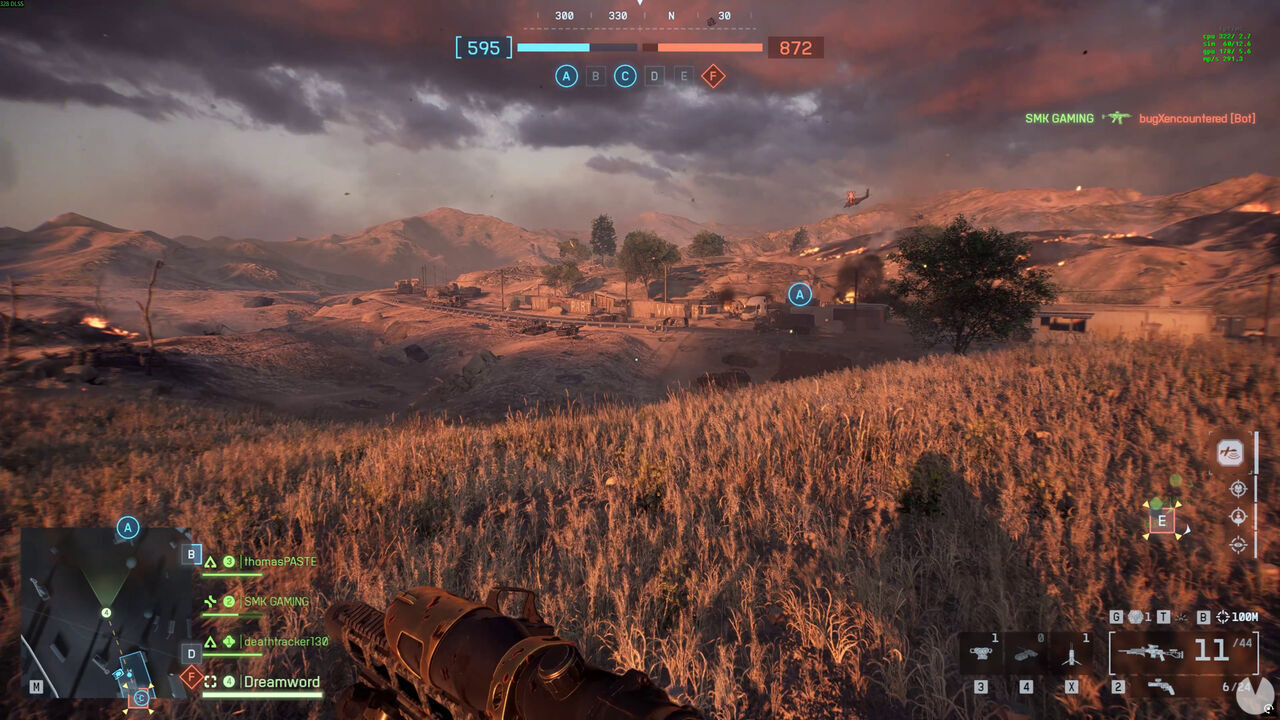
Task: Select the orange enemy objective F at top
Action: [713, 76]
